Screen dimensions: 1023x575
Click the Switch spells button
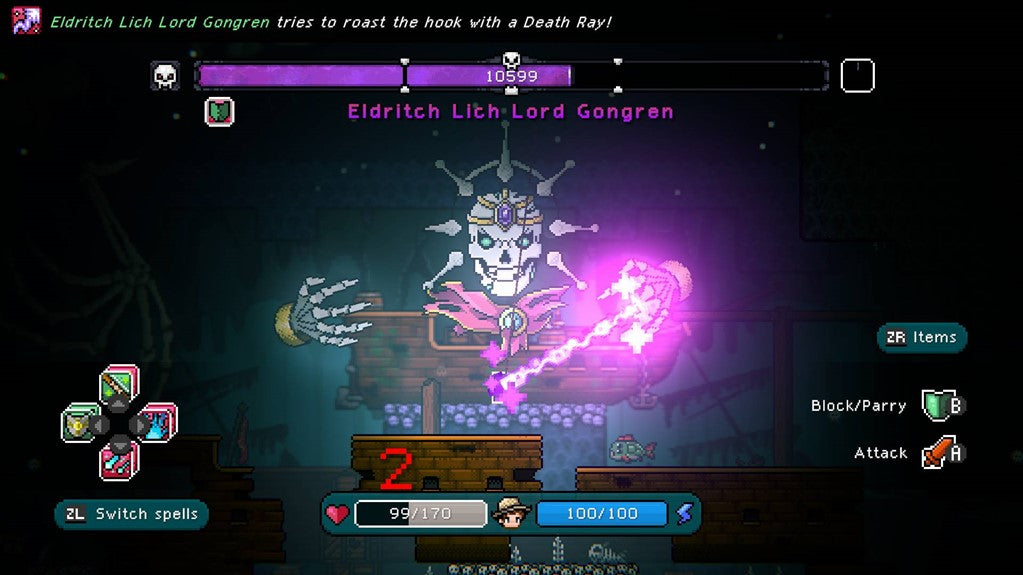tap(131, 515)
